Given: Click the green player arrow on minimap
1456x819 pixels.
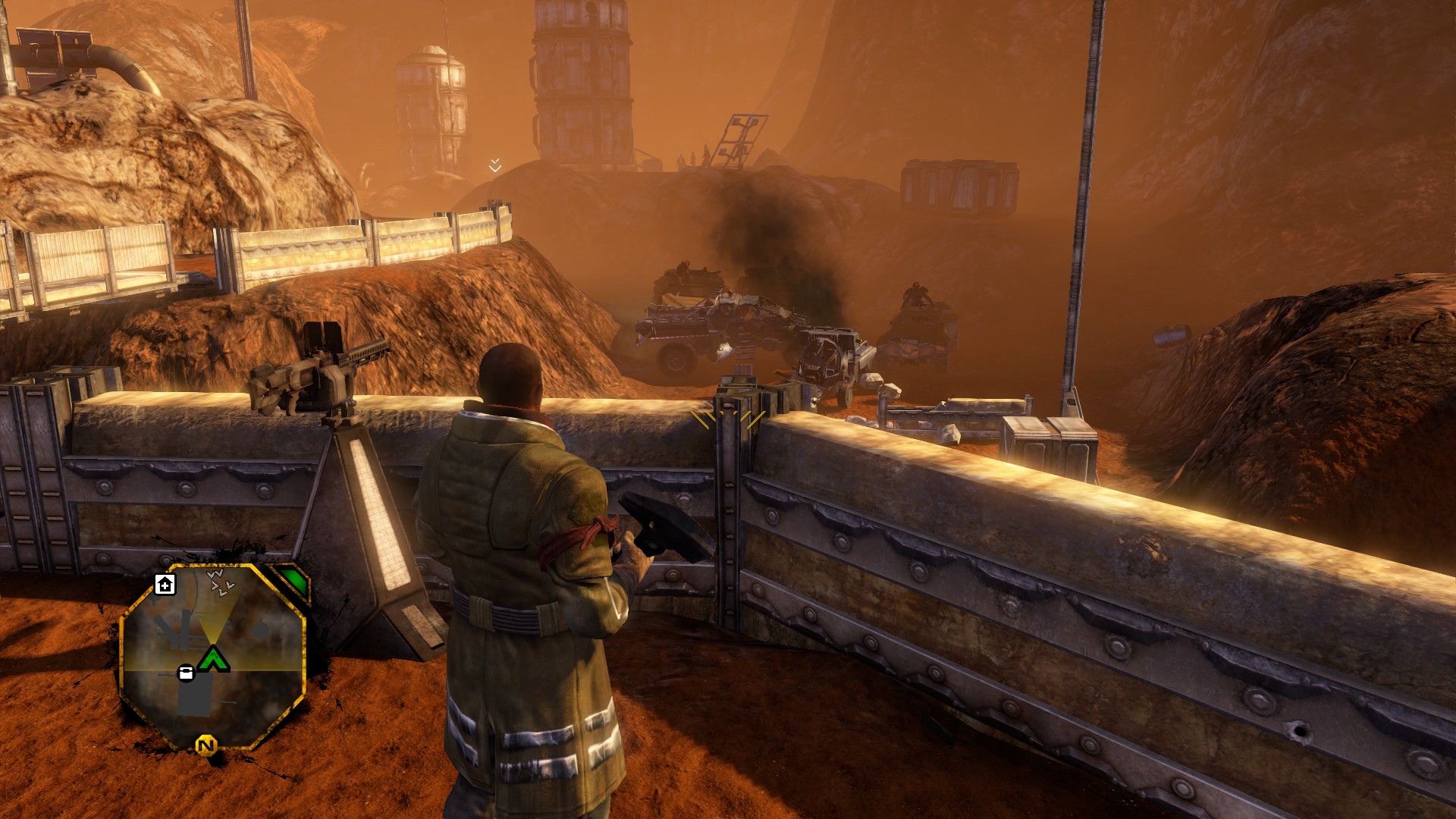Looking at the screenshot, I should [x=214, y=659].
